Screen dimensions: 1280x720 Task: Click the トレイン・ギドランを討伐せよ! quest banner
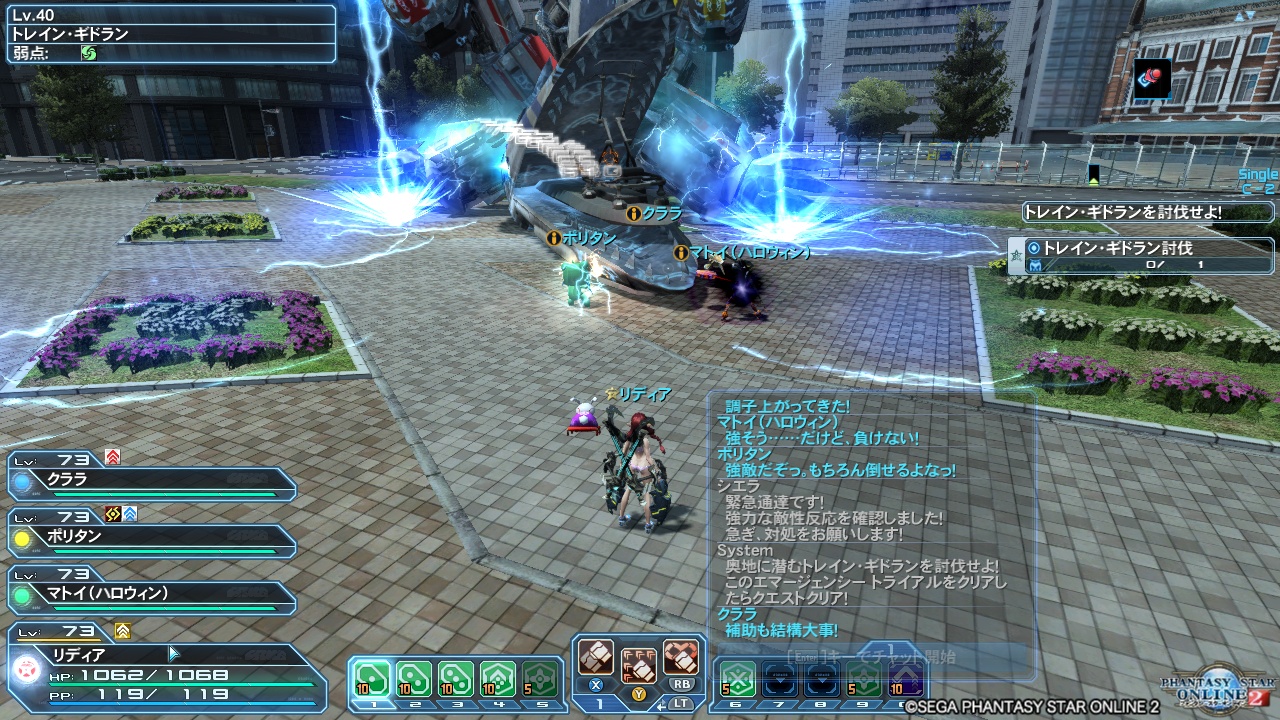pos(1144,211)
